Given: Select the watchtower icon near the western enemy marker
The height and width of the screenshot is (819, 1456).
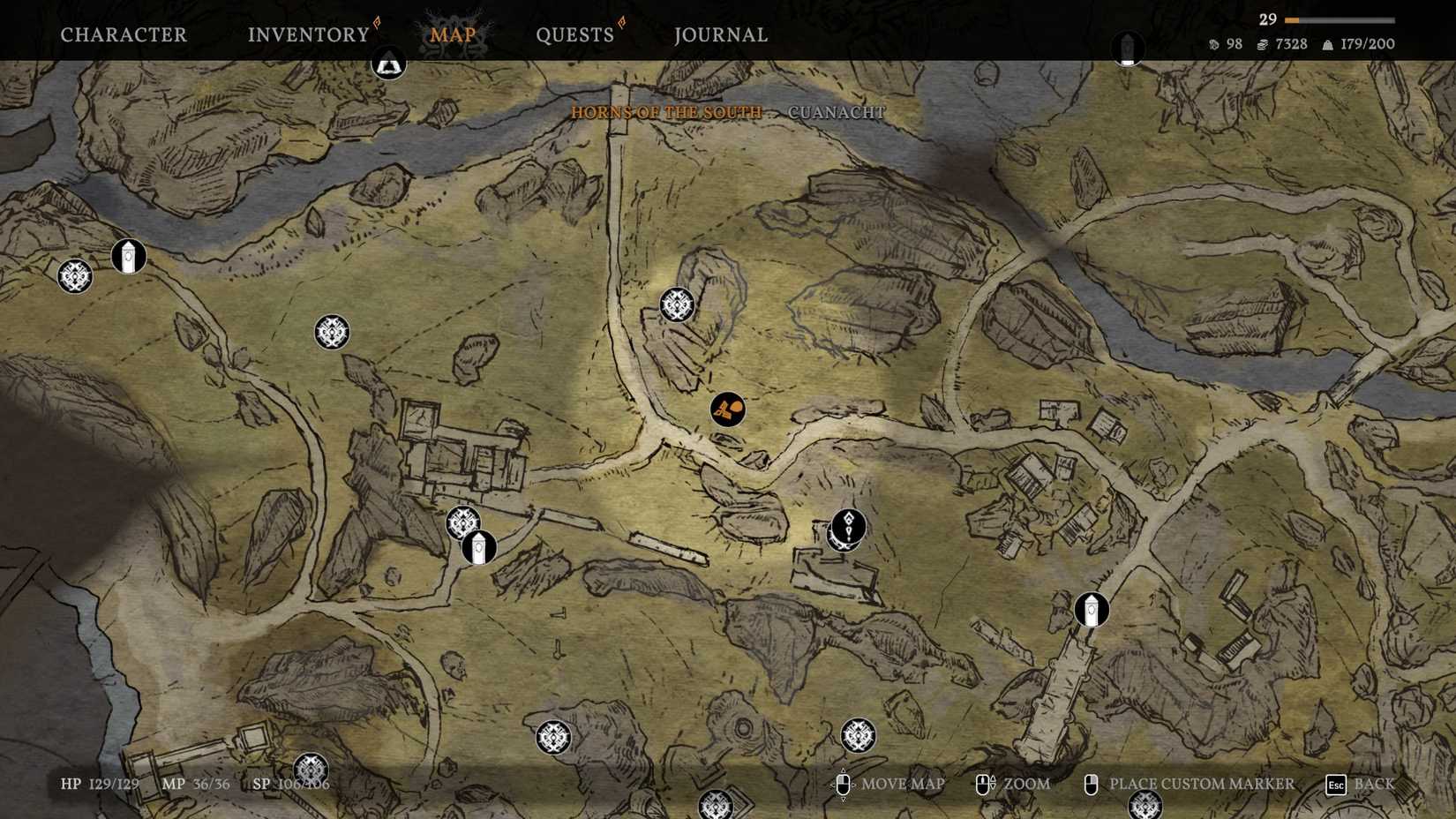Looking at the screenshot, I should 127,258.
